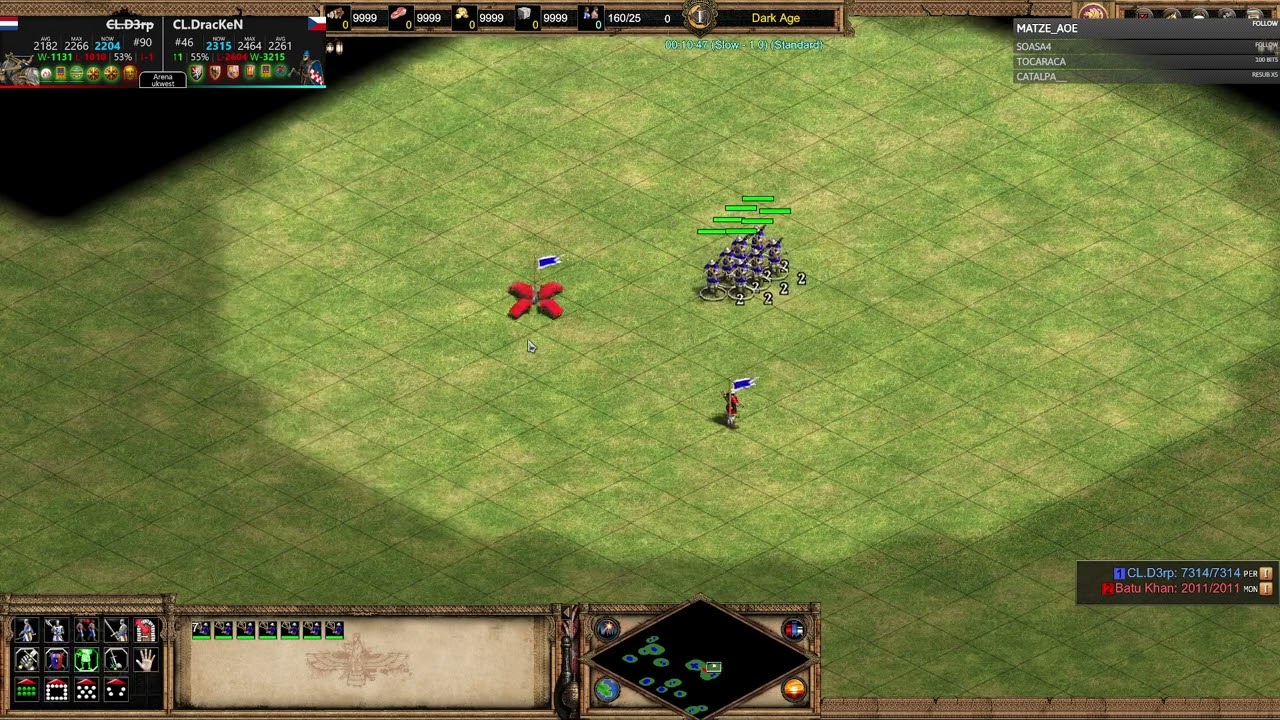Choose the defensive stance shield icon

[x=56, y=660]
